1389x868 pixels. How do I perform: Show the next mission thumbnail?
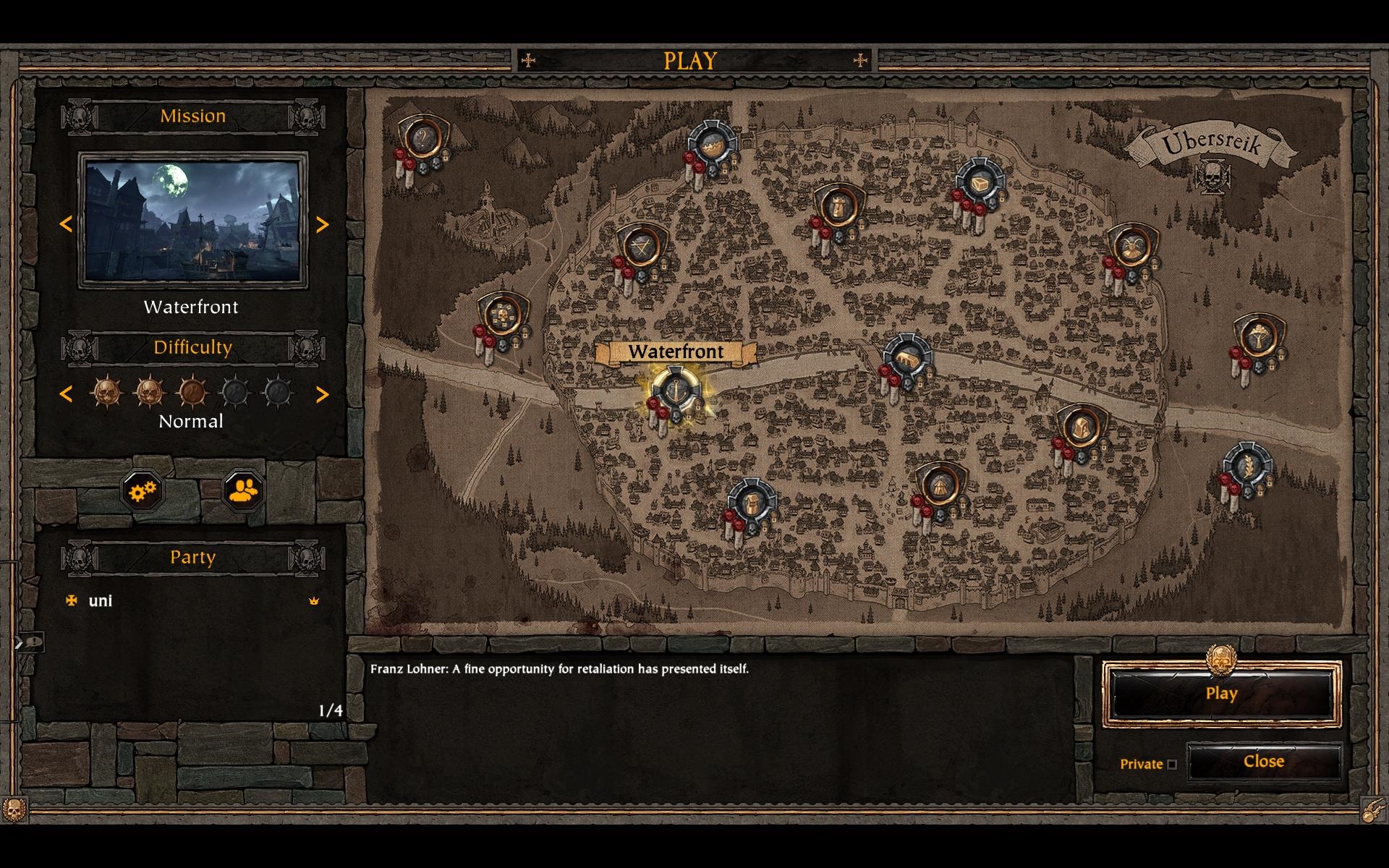(323, 225)
